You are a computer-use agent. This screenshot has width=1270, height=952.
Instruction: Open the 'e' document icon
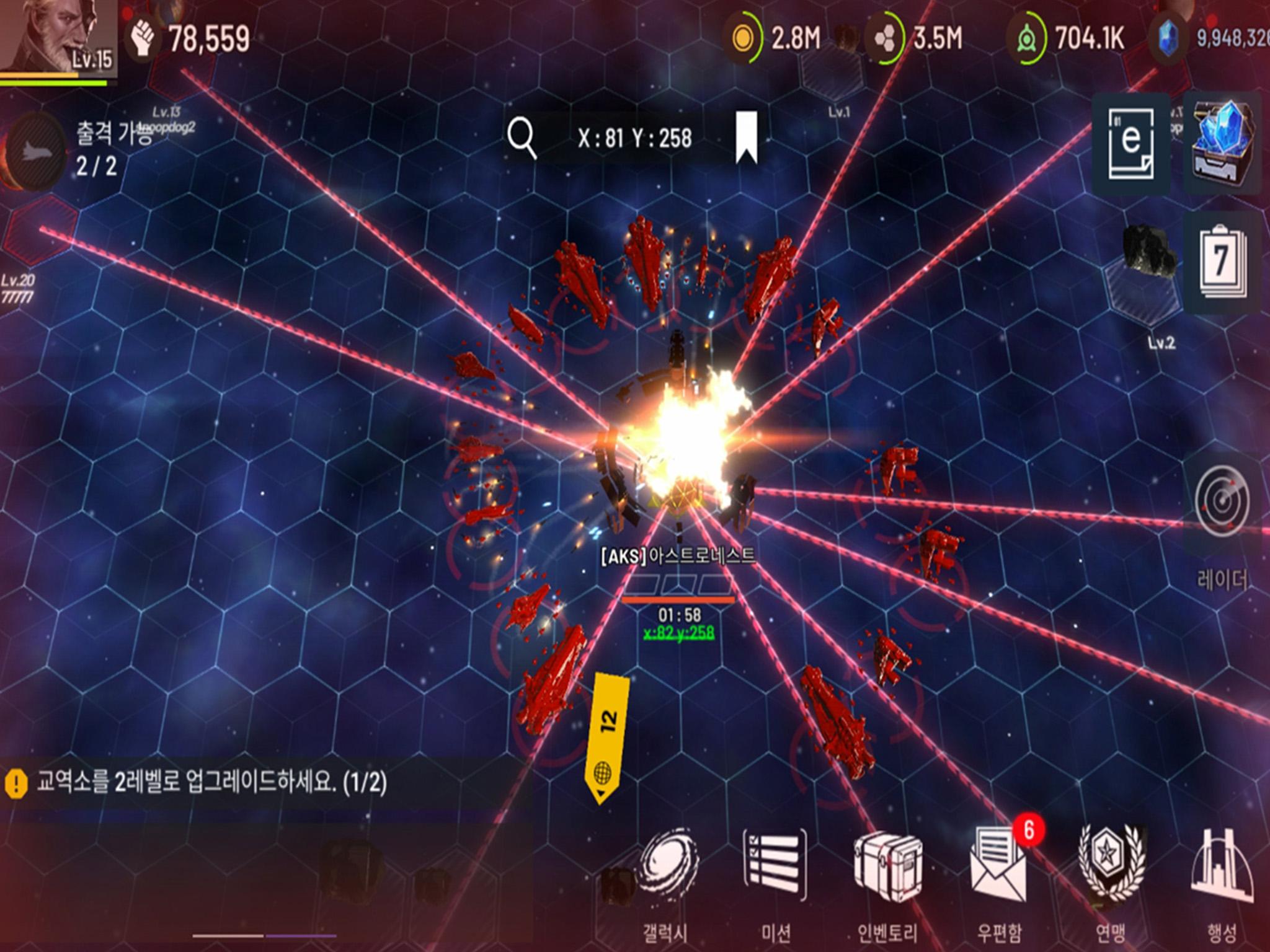click(1130, 143)
